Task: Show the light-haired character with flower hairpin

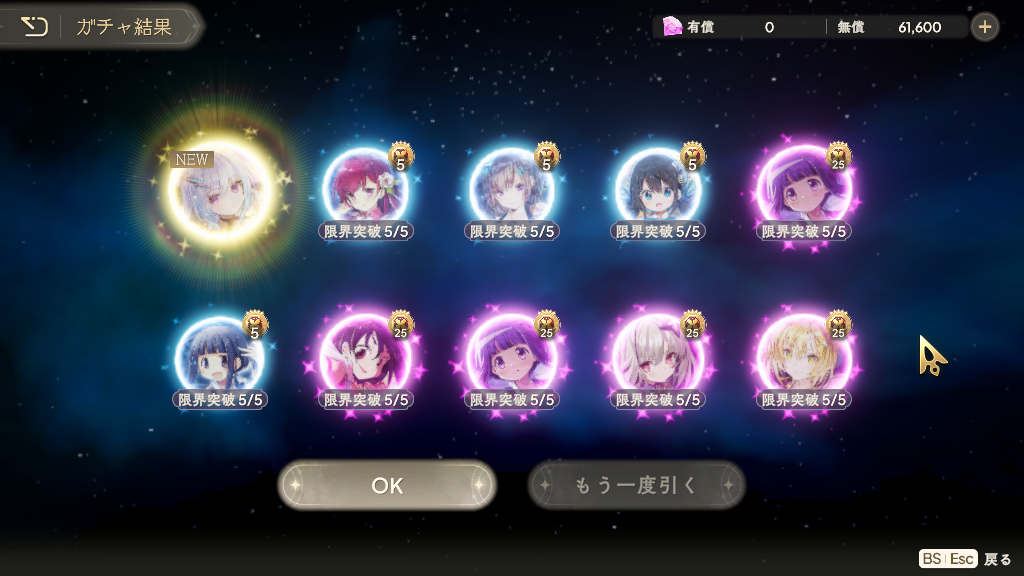Action: coord(512,190)
